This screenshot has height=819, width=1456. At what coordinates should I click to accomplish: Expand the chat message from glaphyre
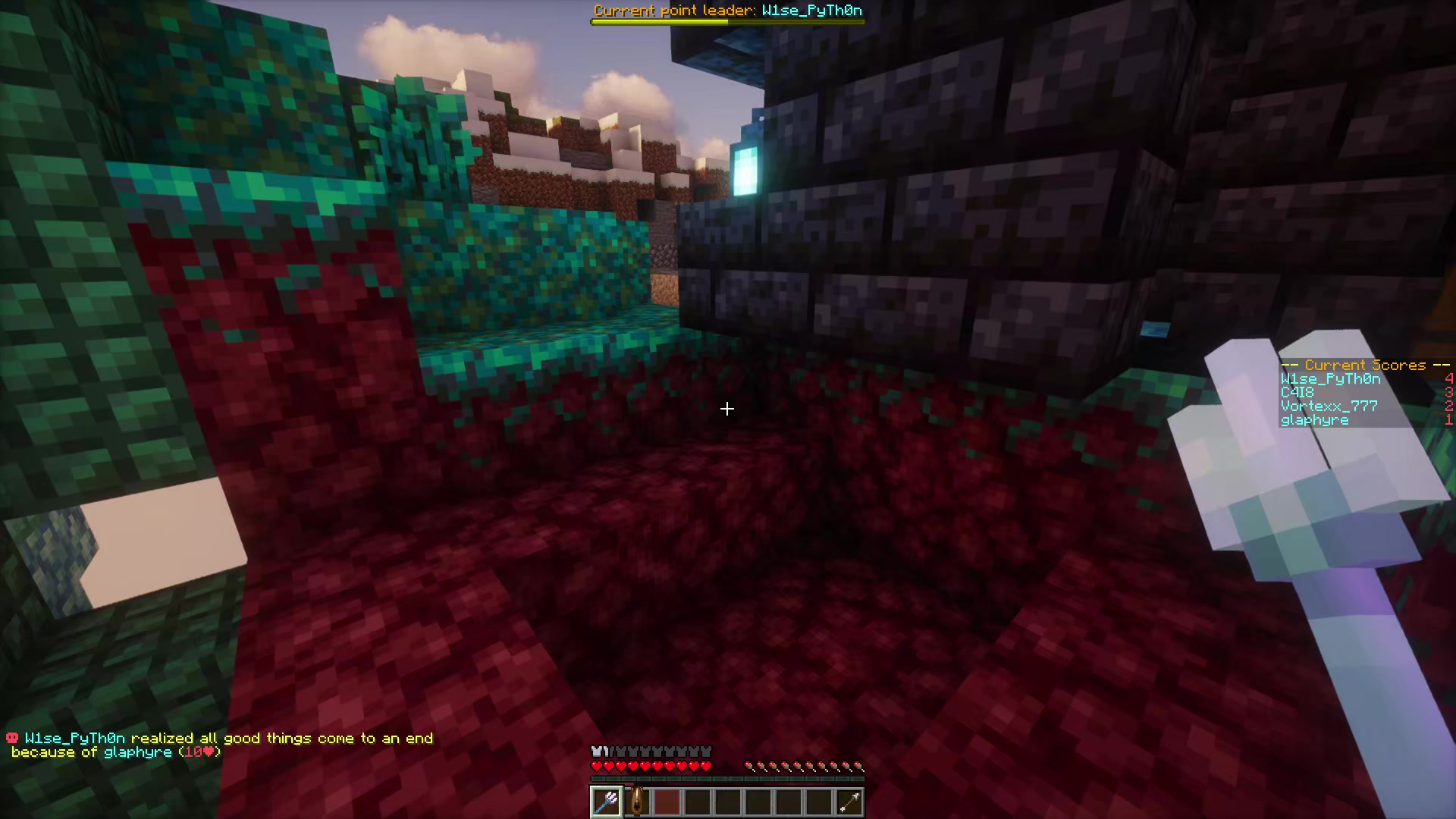(x=136, y=752)
